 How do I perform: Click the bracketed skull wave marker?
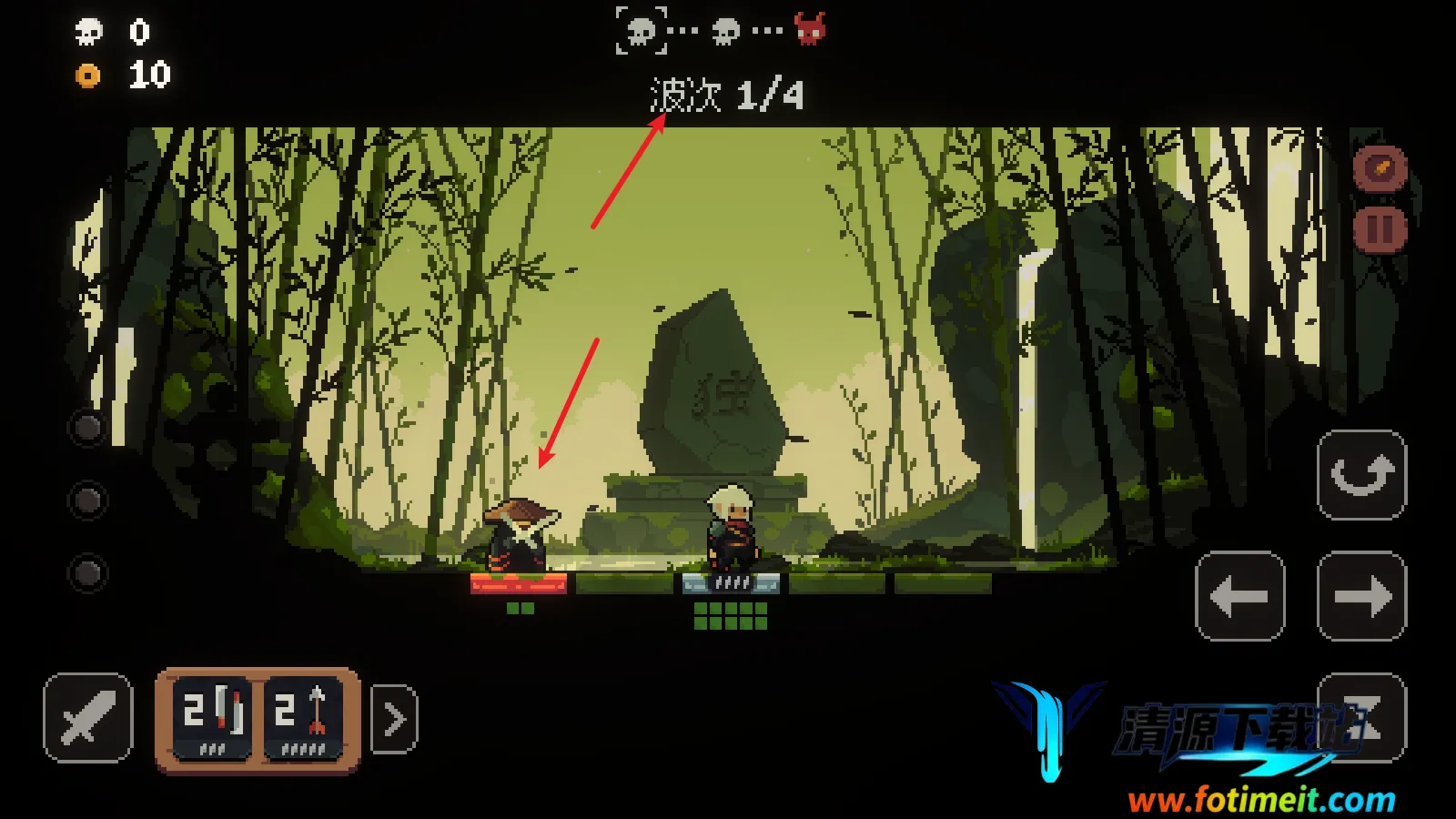click(x=641, y=30)
